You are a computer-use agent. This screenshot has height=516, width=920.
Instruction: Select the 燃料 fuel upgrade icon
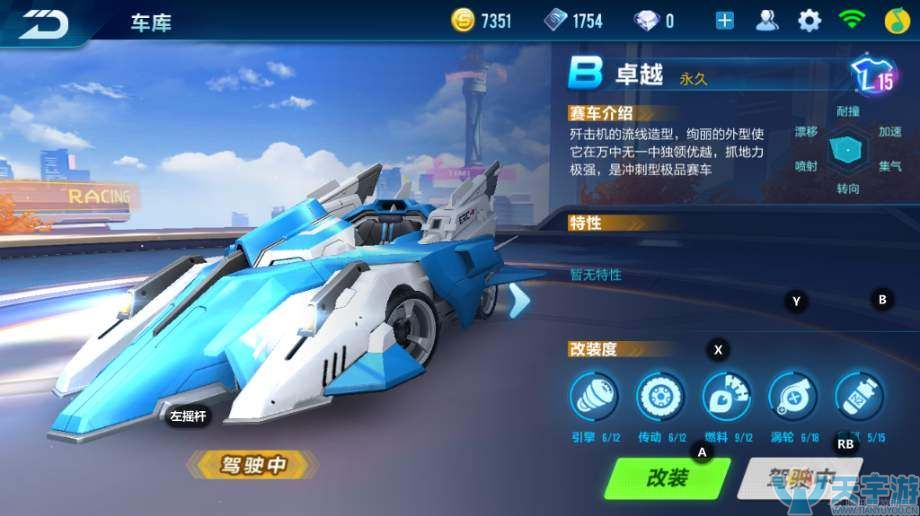click(x=726, y=395)
